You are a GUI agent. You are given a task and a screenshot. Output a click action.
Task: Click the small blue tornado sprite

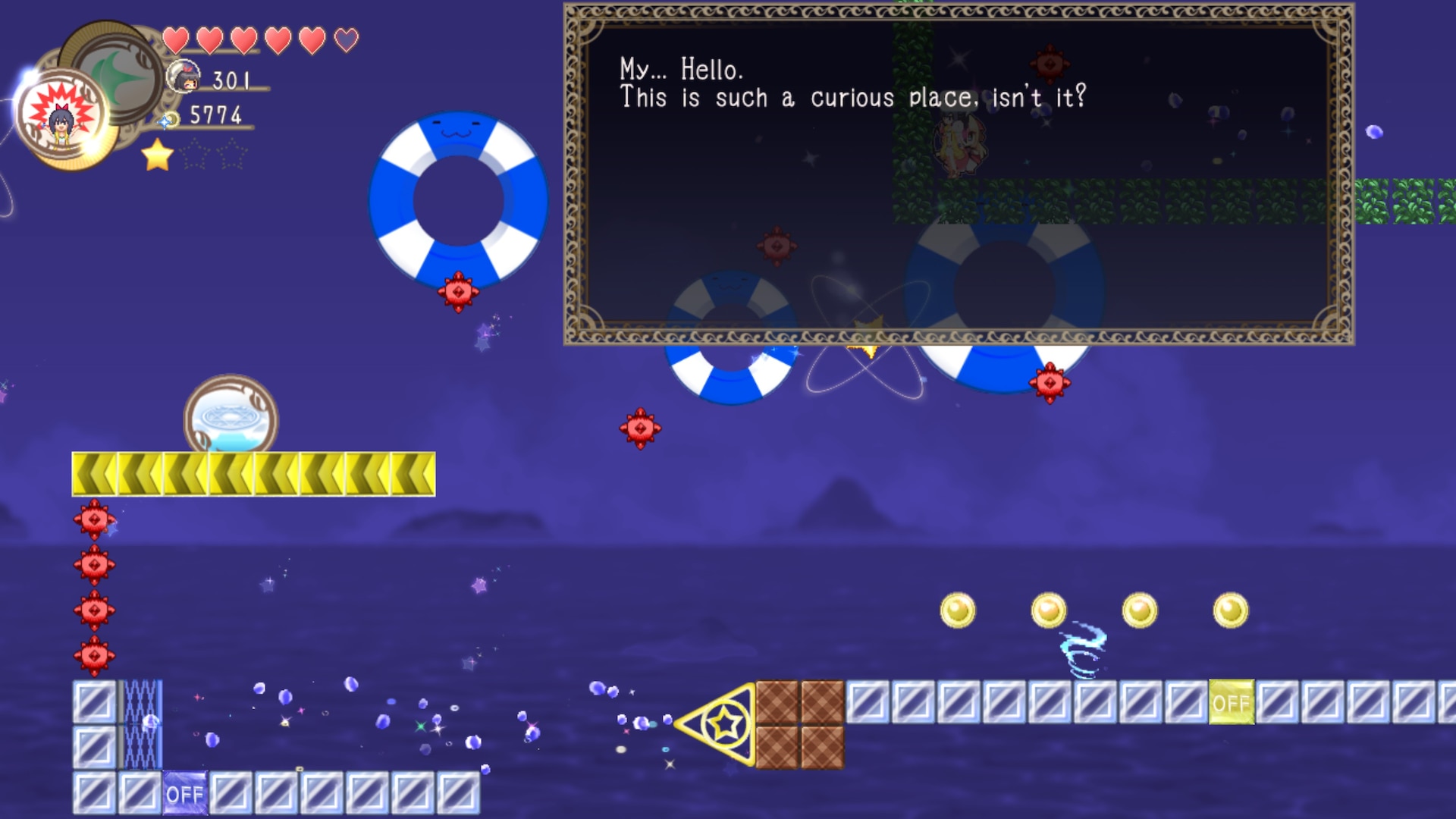[x=1084, y=648]
